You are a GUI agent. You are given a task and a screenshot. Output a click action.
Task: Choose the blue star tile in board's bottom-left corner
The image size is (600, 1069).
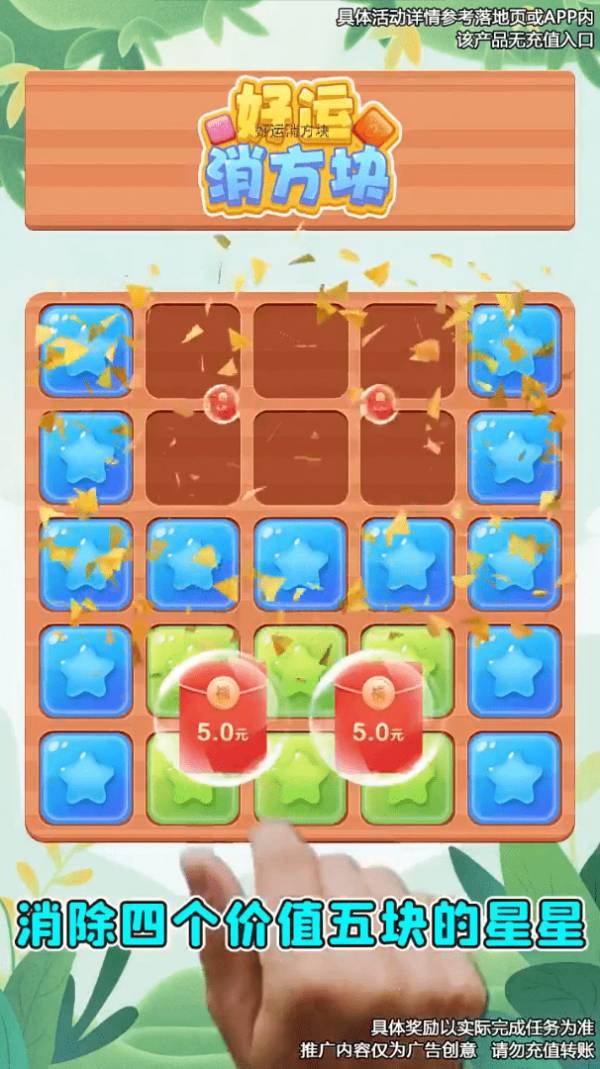pos(86,779)
